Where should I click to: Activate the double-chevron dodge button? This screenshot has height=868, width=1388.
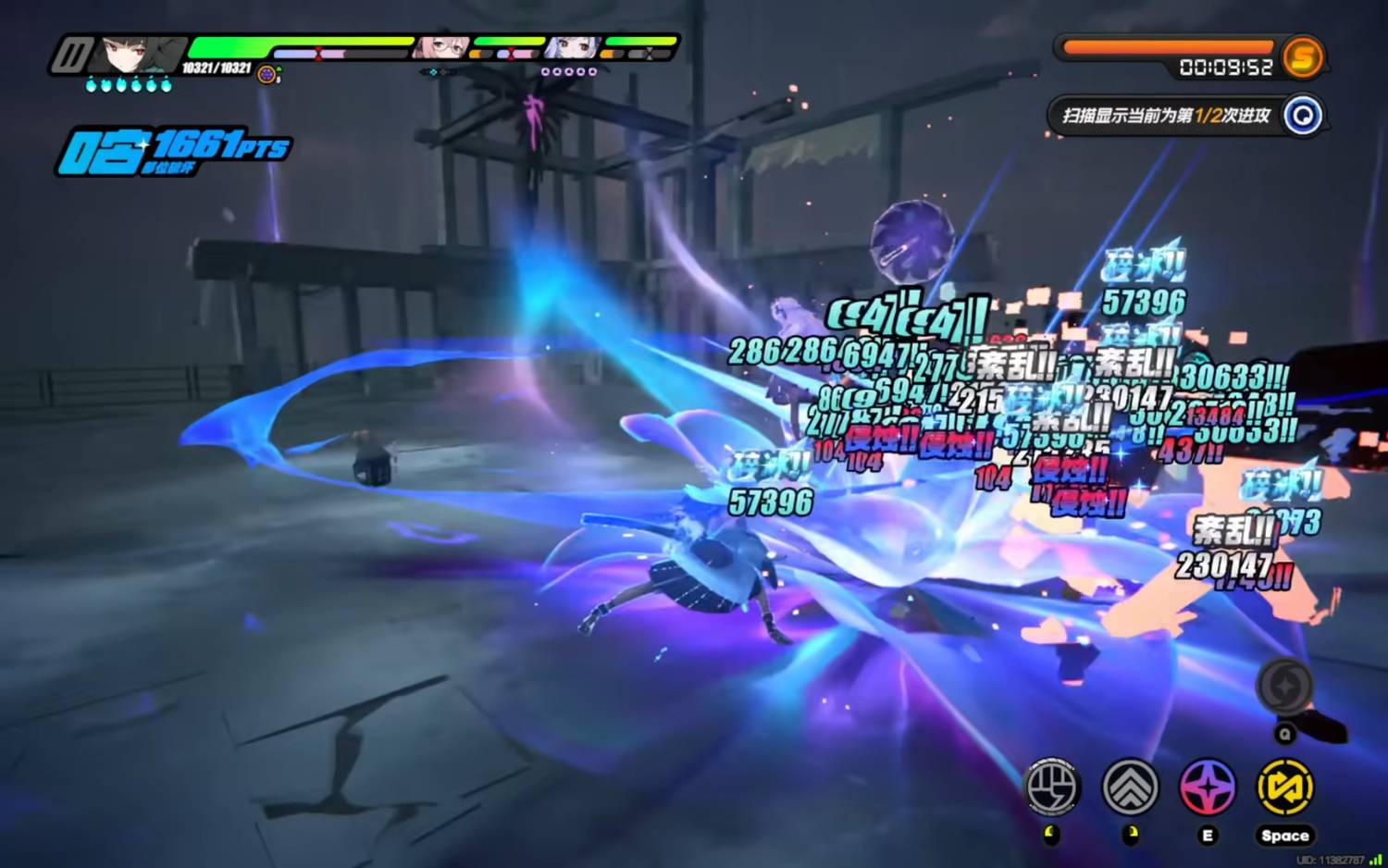[x=1130, y=787]
